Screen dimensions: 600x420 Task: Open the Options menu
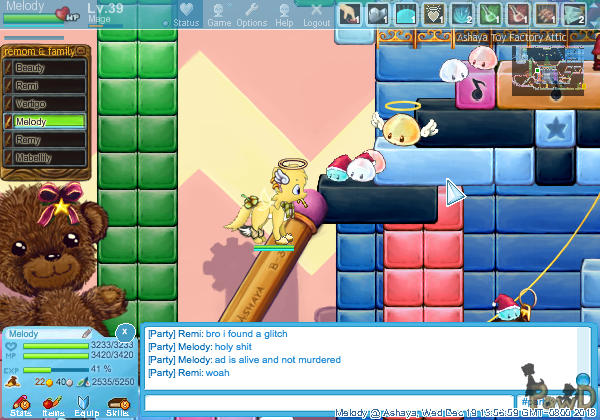[251, 13]
